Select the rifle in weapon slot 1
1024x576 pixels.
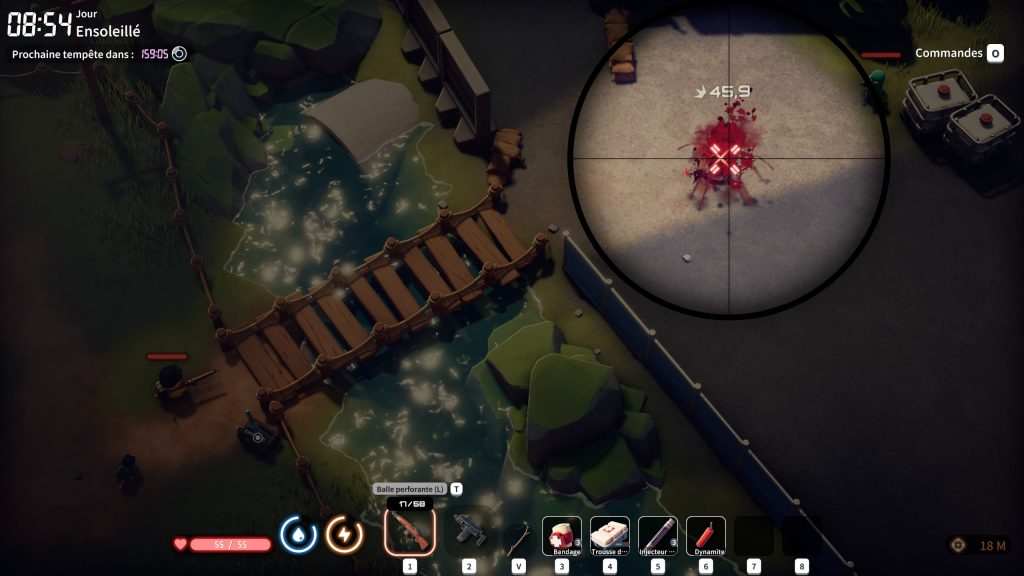[x=409, y=532]
